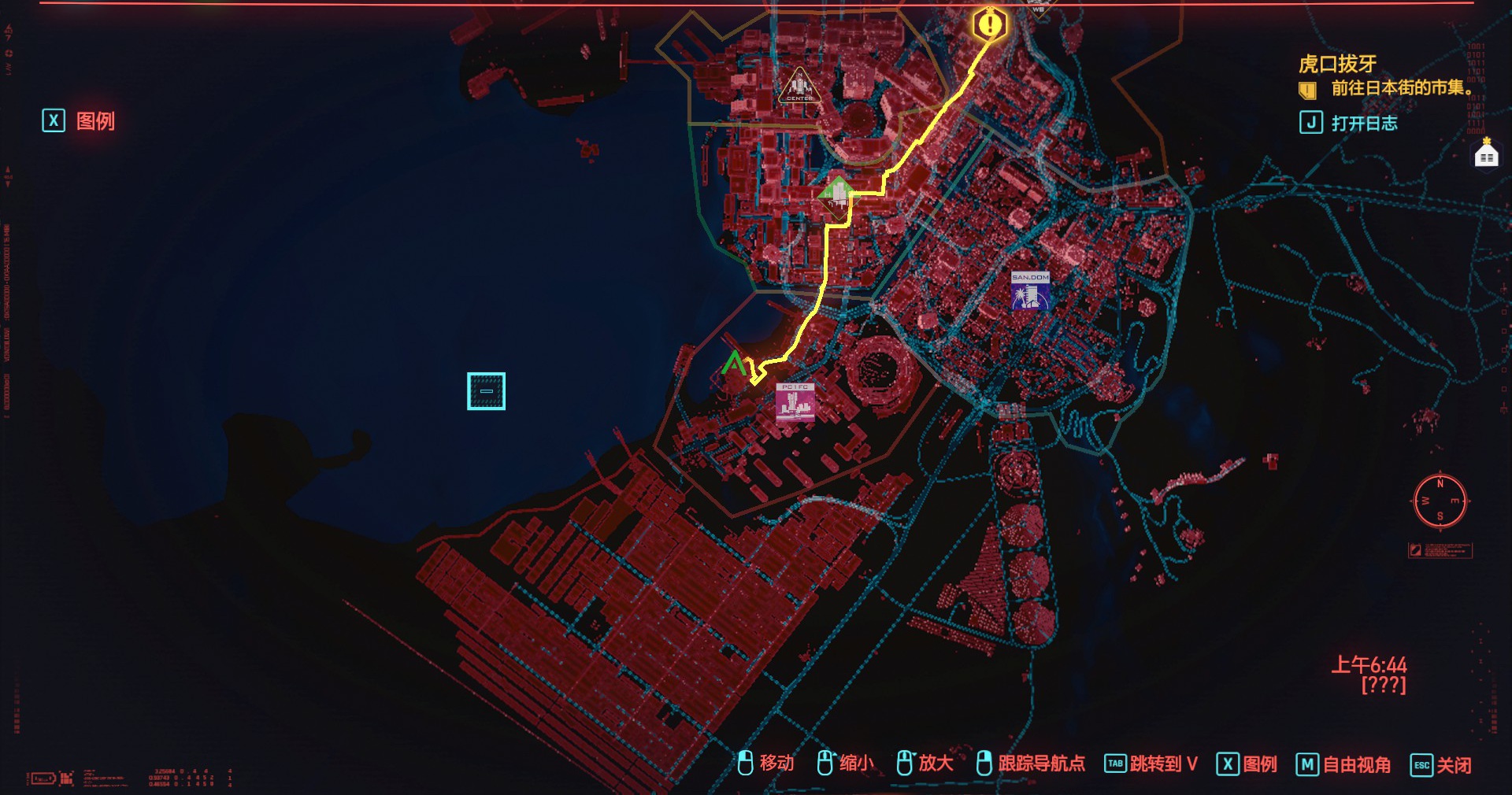Select the white house icon at right edge
The image size is (1512, 795).
tap(1485, 153)
